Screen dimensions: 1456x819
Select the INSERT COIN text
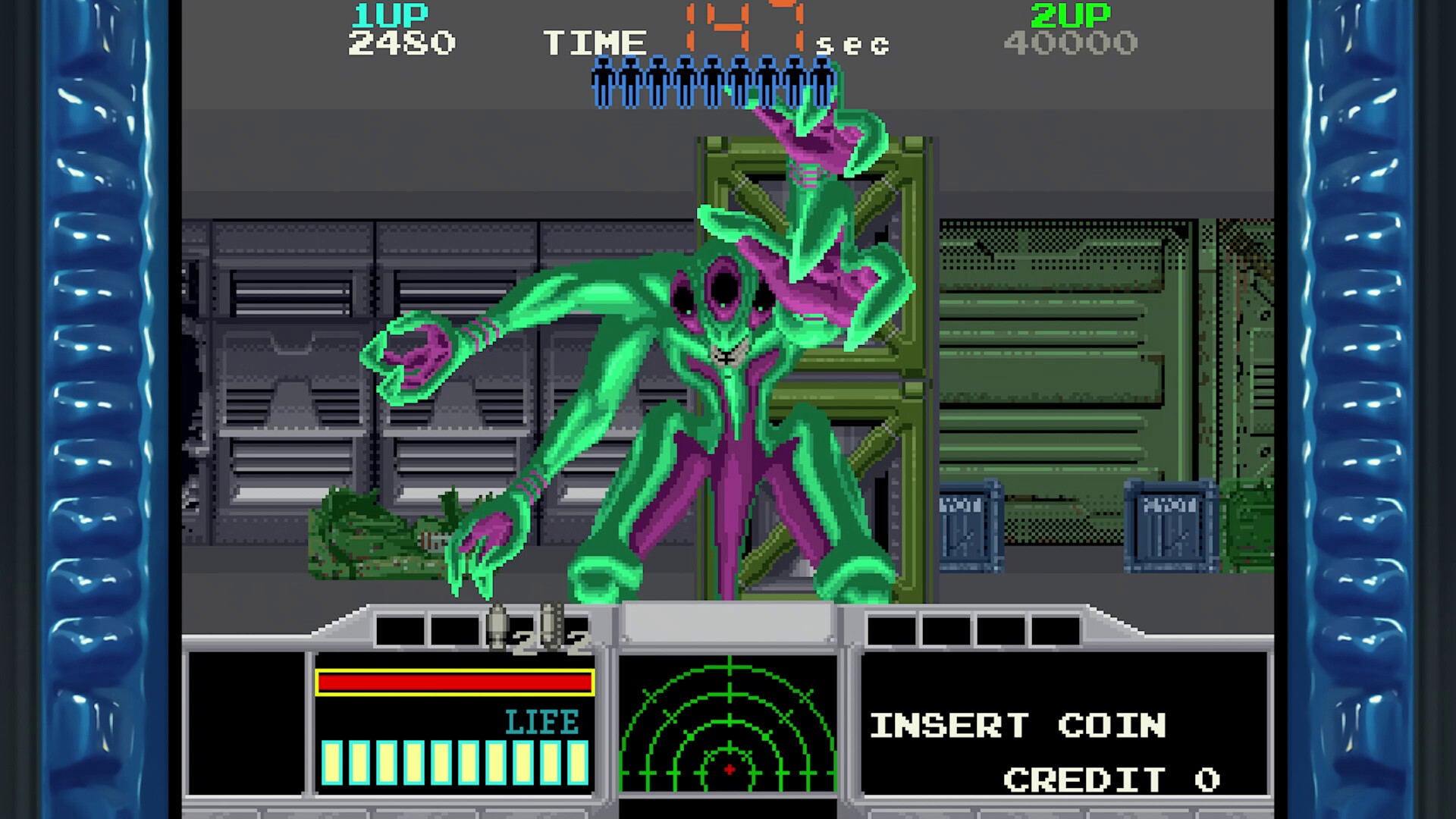pyautogui.click(x=1020, y=724)
